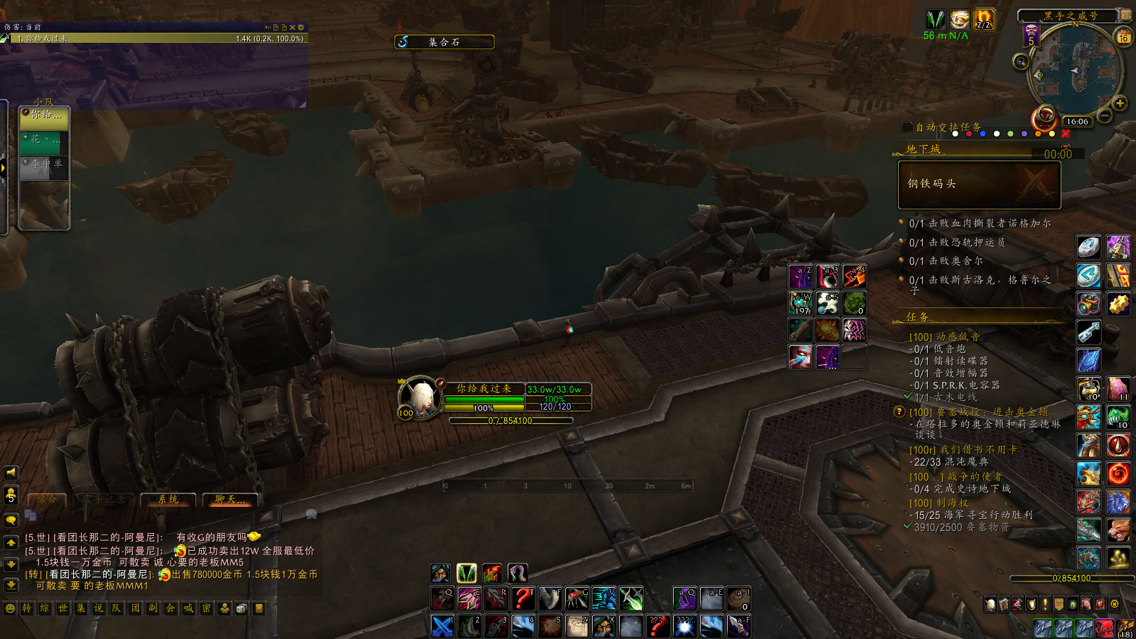Use the red question mark ability on T

[523, 599]
